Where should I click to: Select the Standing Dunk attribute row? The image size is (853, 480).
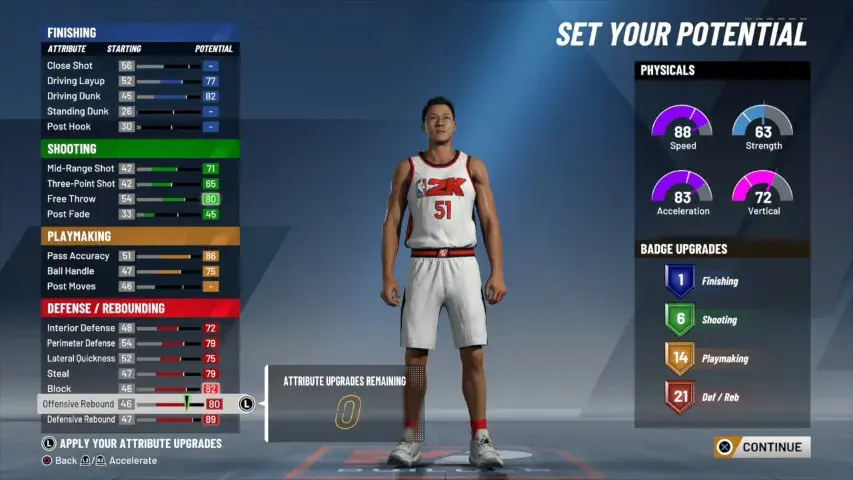[140, 111]
